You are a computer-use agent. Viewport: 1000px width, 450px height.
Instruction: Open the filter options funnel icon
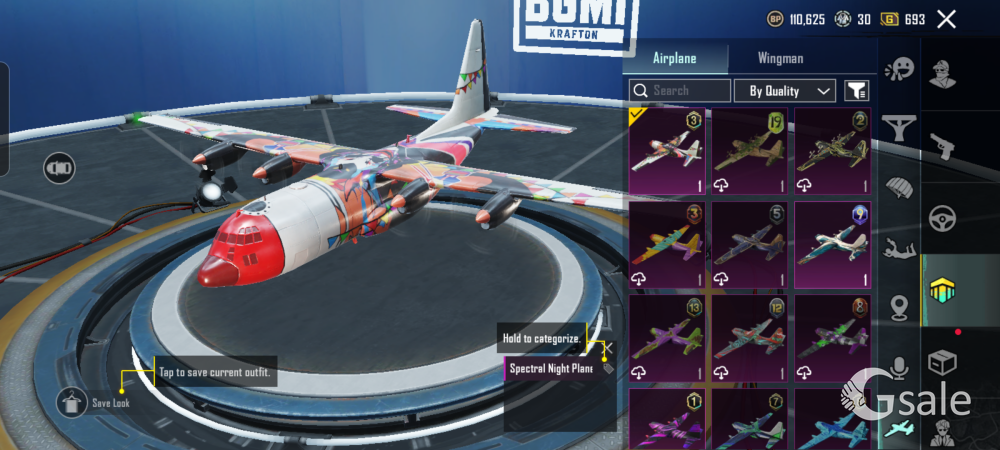(x=857, y=91)
